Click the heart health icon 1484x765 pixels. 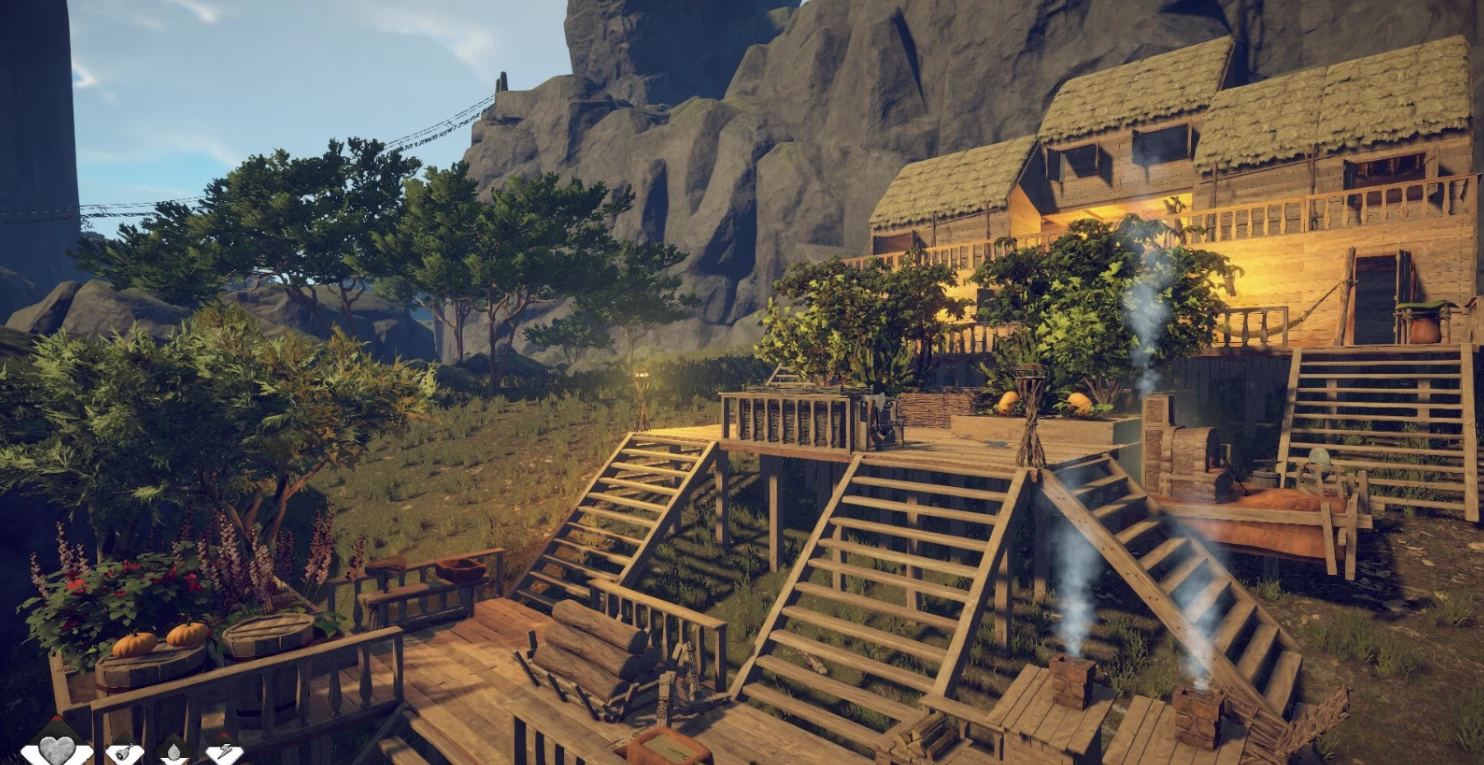coord(57,750)
